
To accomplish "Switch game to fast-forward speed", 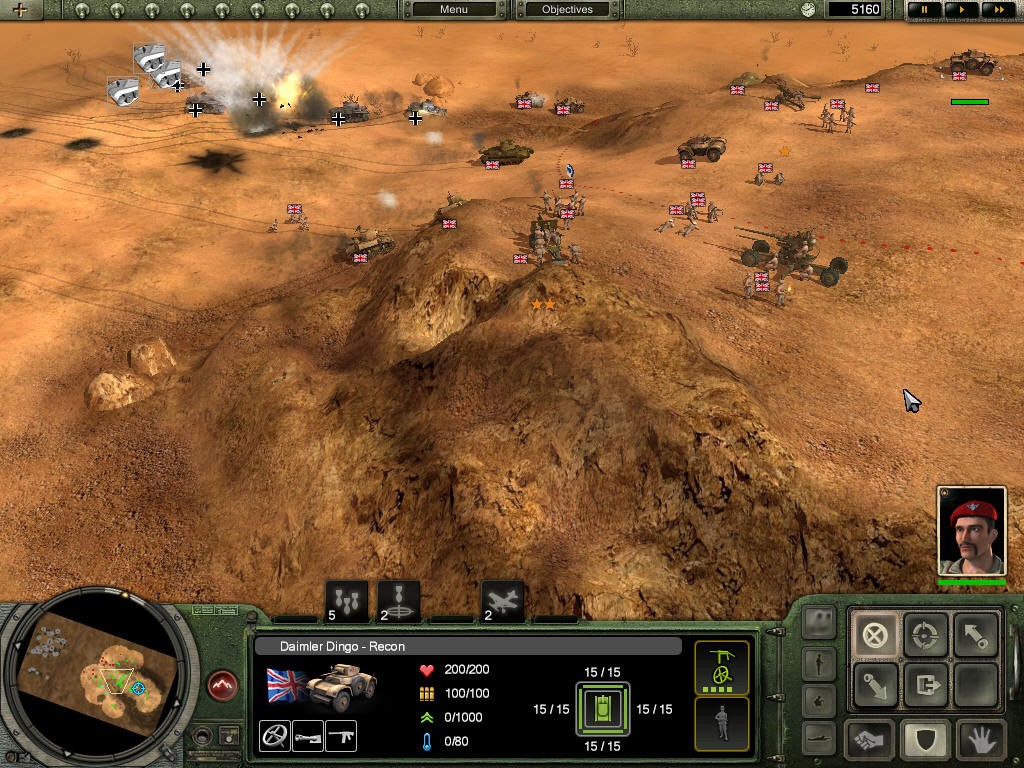I will coord(999,10).
